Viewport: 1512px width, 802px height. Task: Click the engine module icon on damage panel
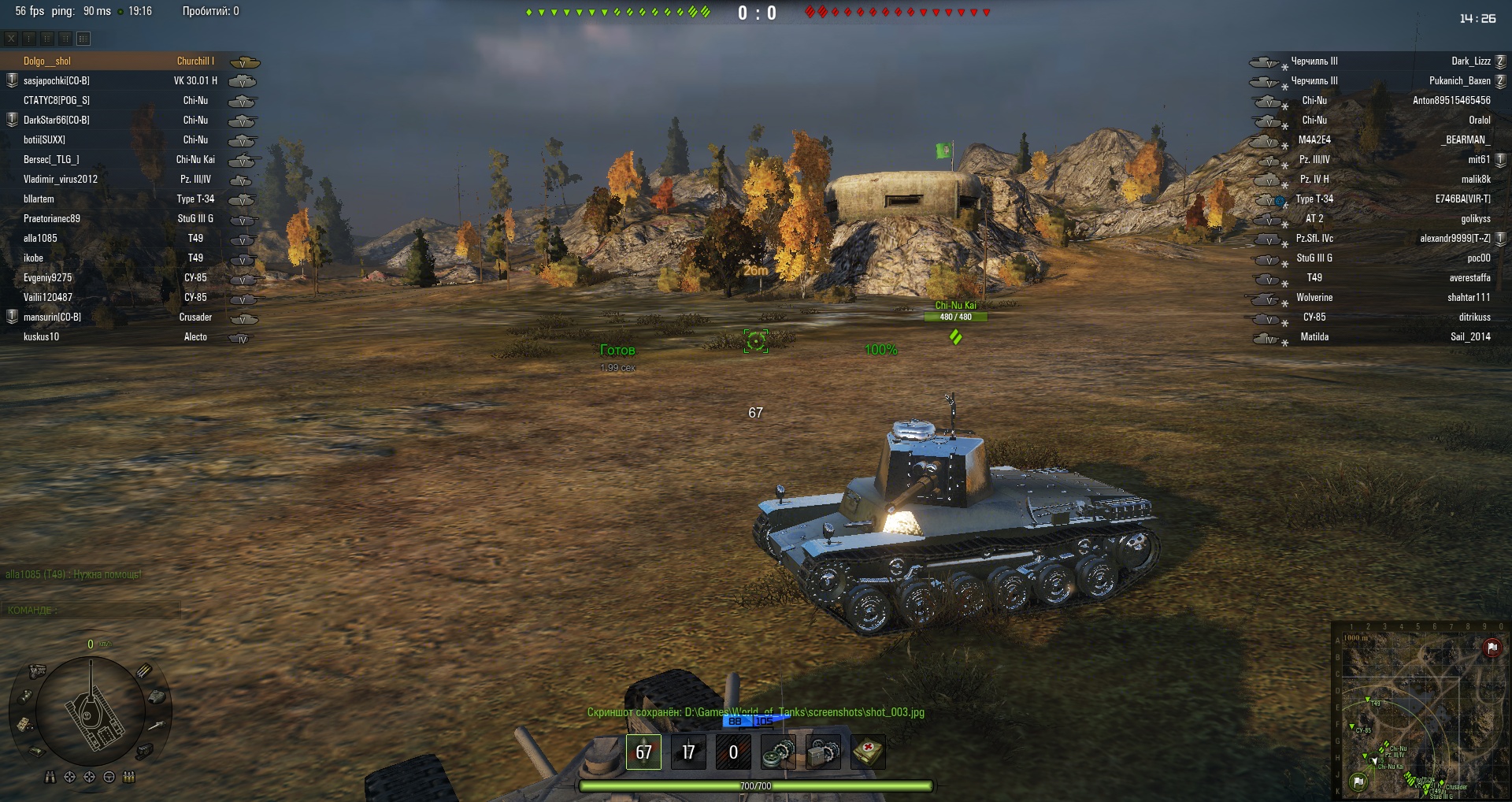tap(37, 671)
